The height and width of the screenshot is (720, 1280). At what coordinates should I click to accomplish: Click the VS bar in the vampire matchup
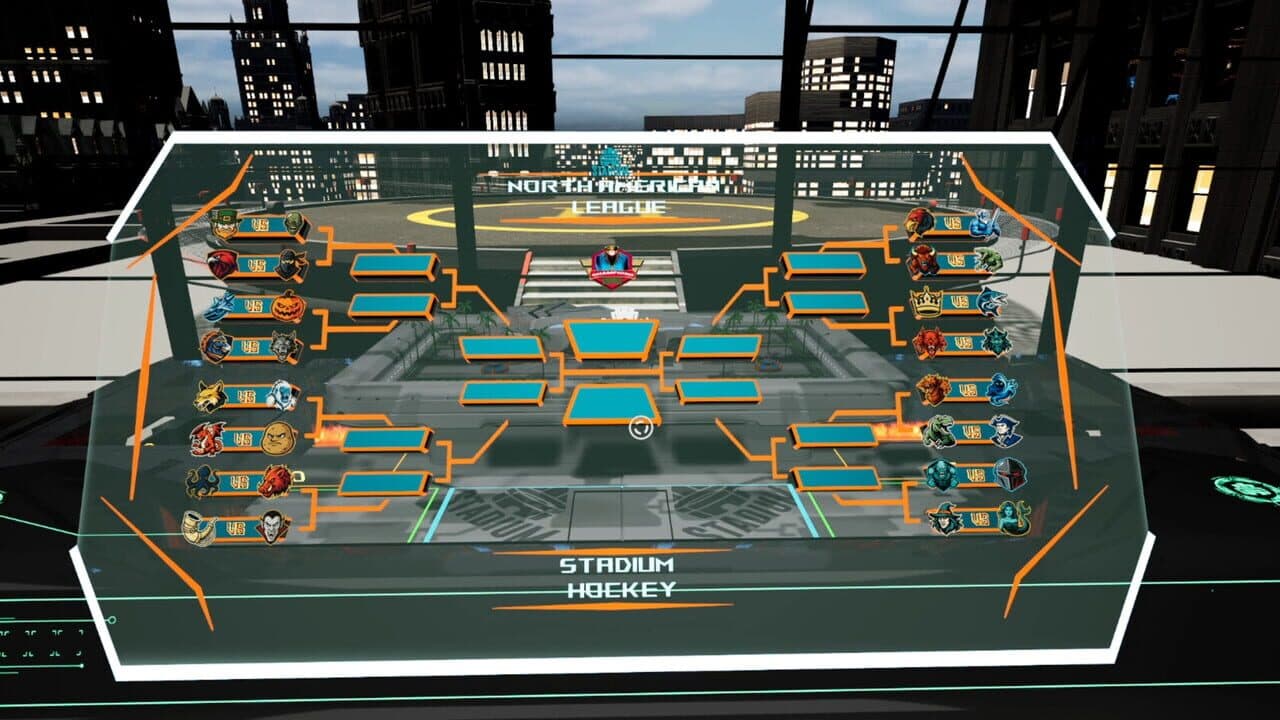[x=236, y=526]
